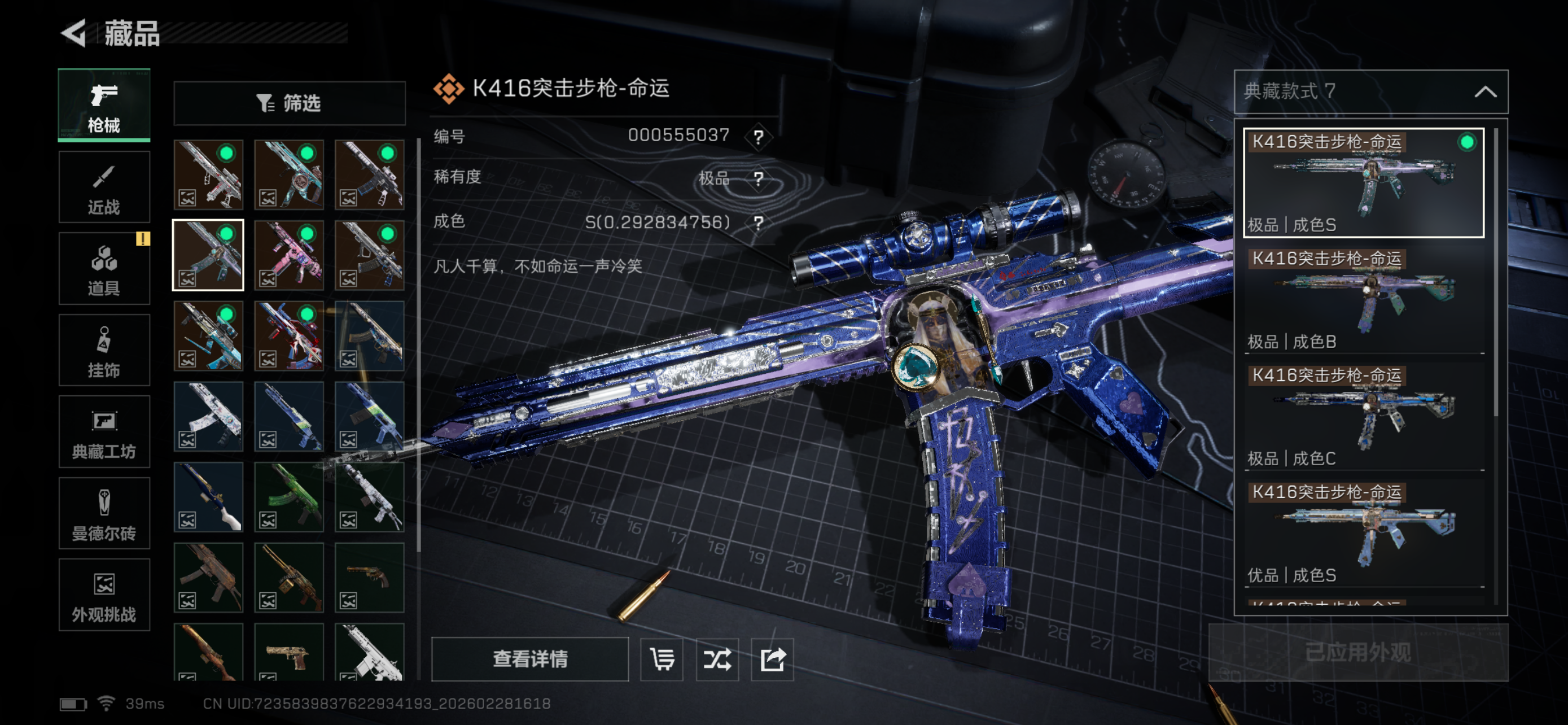Switch to the 枪械 firearms tab
This screenshot has width=1568, height=725.
(104, 106)
